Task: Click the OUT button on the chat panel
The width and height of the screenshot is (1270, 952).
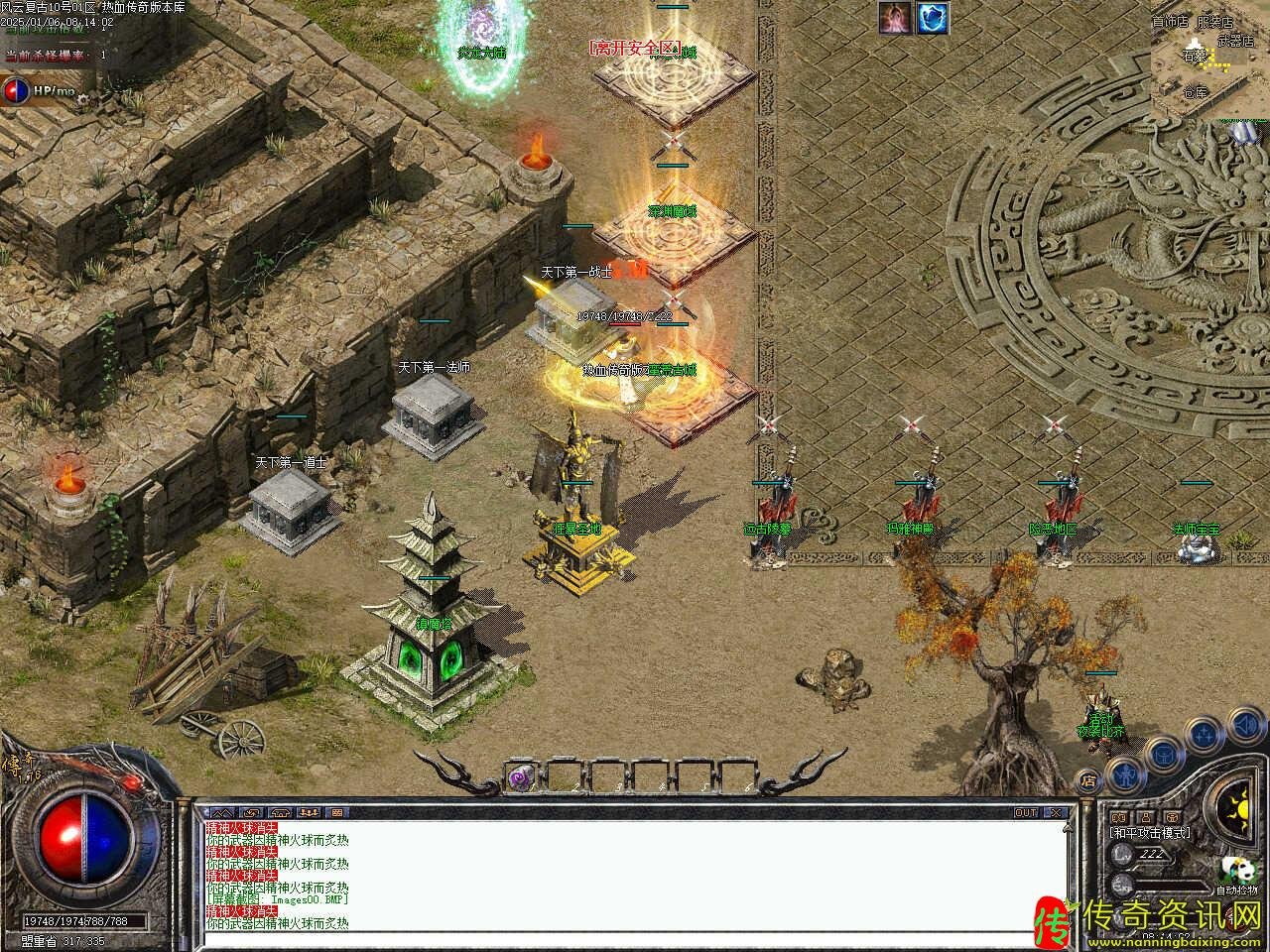Action: pyautogui.click(x=1025, y=812)
